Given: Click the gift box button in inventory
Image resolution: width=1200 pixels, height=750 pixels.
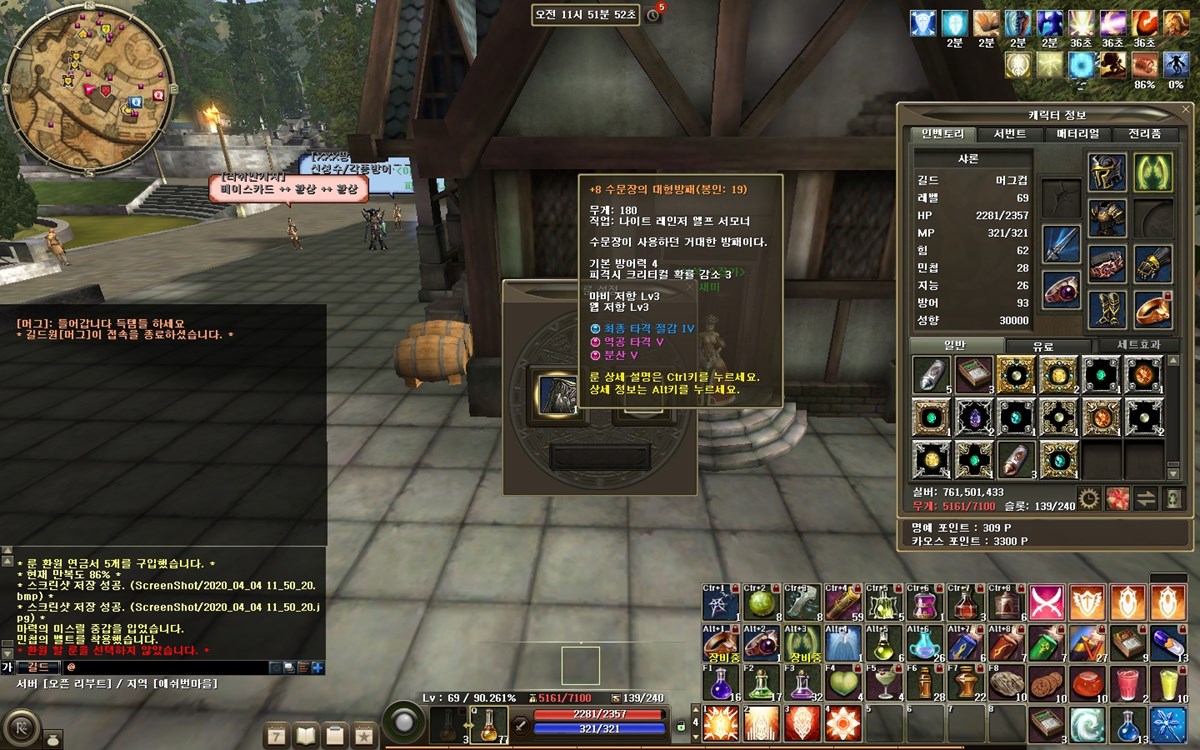Looking at the screenshot, I should 1117,497.
